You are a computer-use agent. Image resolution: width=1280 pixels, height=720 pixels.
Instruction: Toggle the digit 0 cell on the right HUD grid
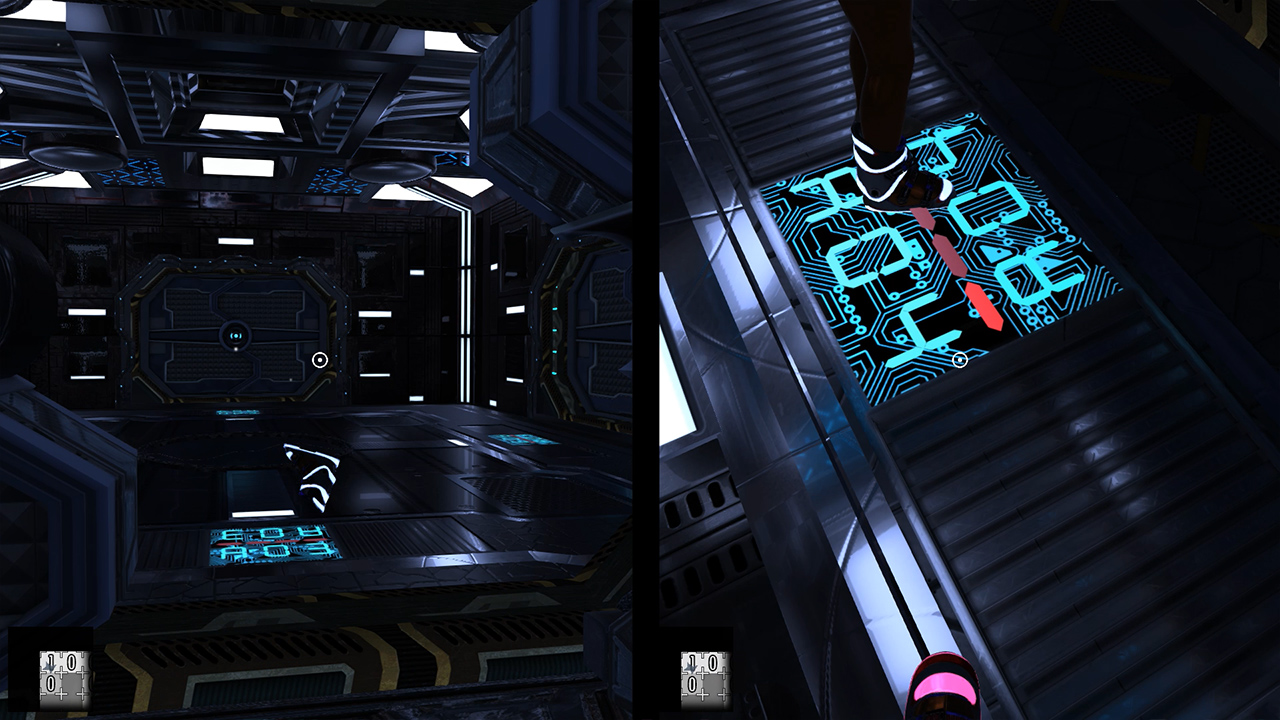[715, 662]
